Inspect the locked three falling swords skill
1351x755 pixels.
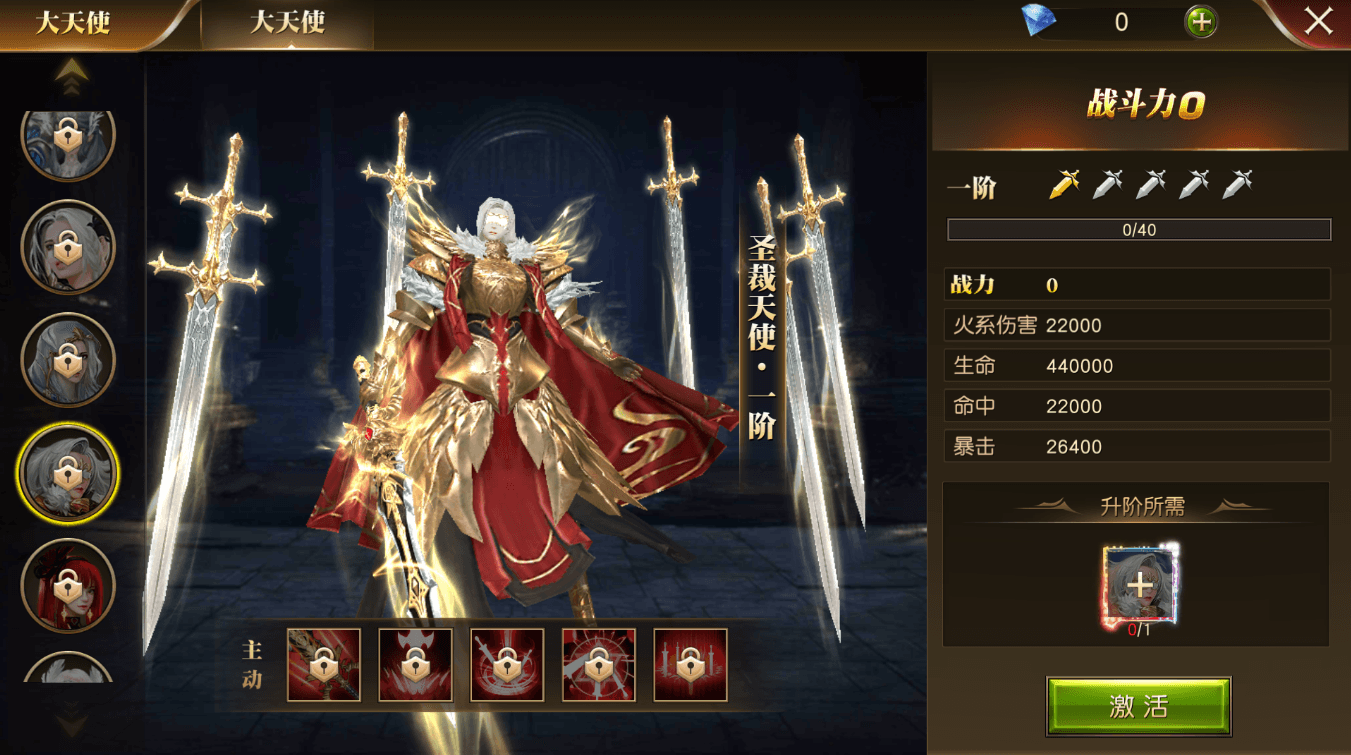coord(690,665)
